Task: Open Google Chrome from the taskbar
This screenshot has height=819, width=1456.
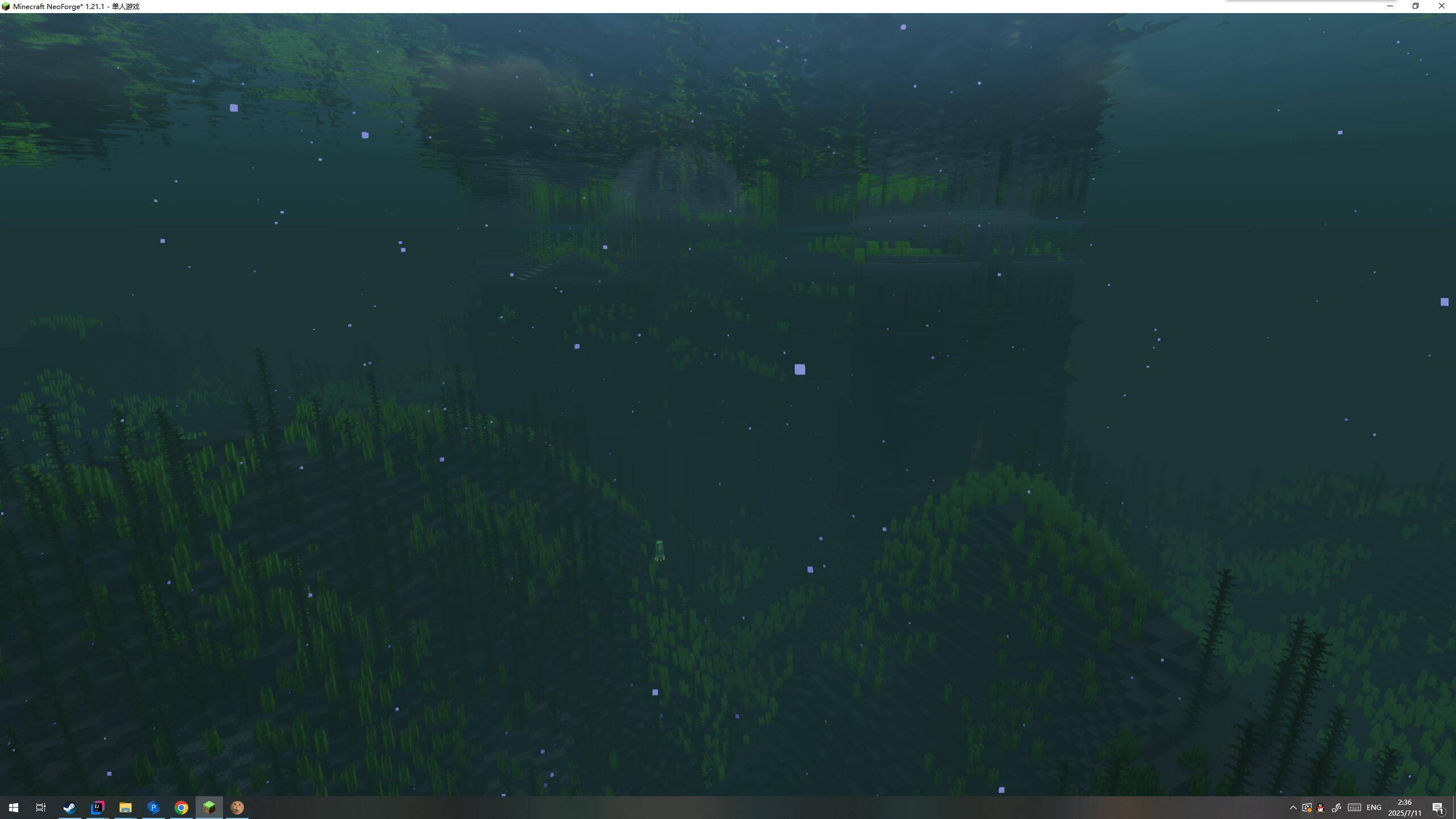Action: click(181, 807)
